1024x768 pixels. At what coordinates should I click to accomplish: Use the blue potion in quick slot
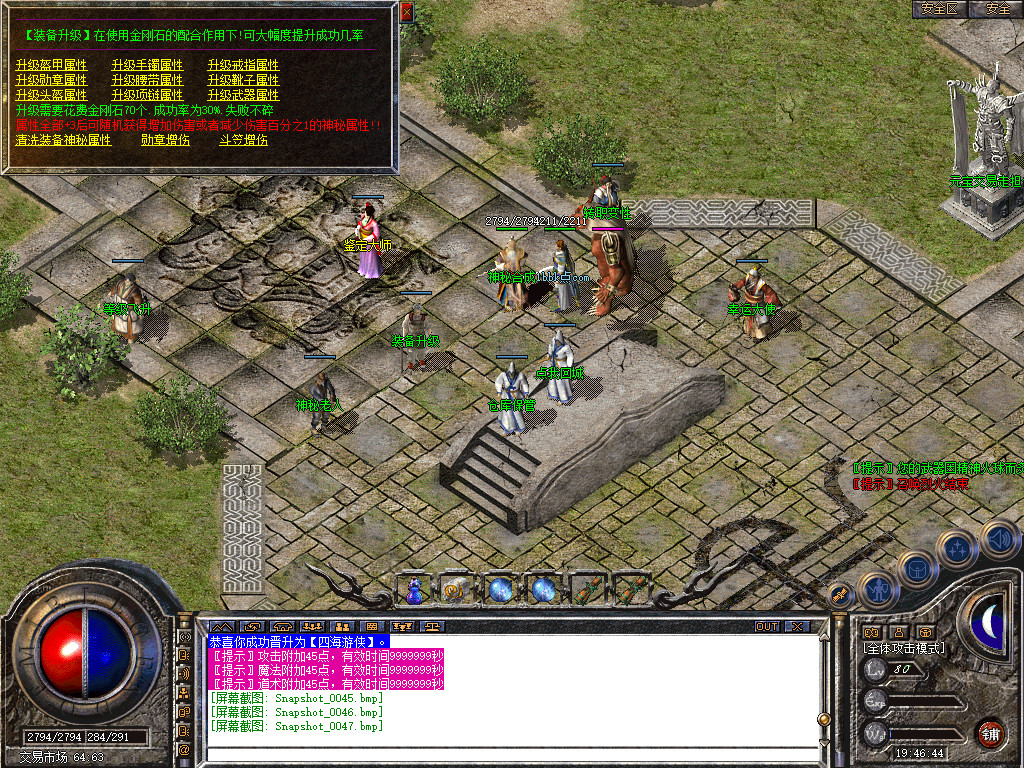(x=414, y=590)
